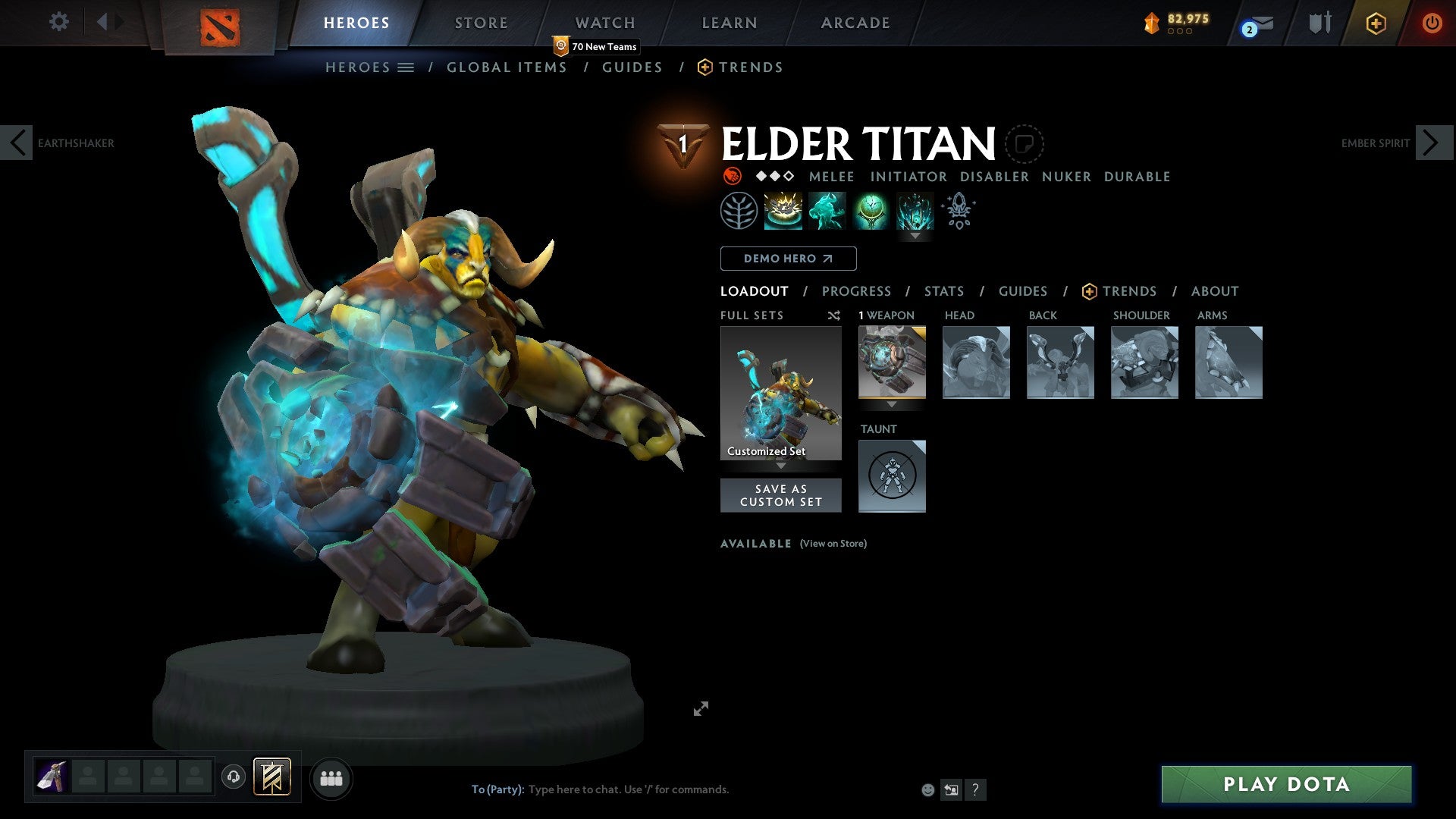
Task: Open the Dota 2 logo home button
Action: pos(218,25)
